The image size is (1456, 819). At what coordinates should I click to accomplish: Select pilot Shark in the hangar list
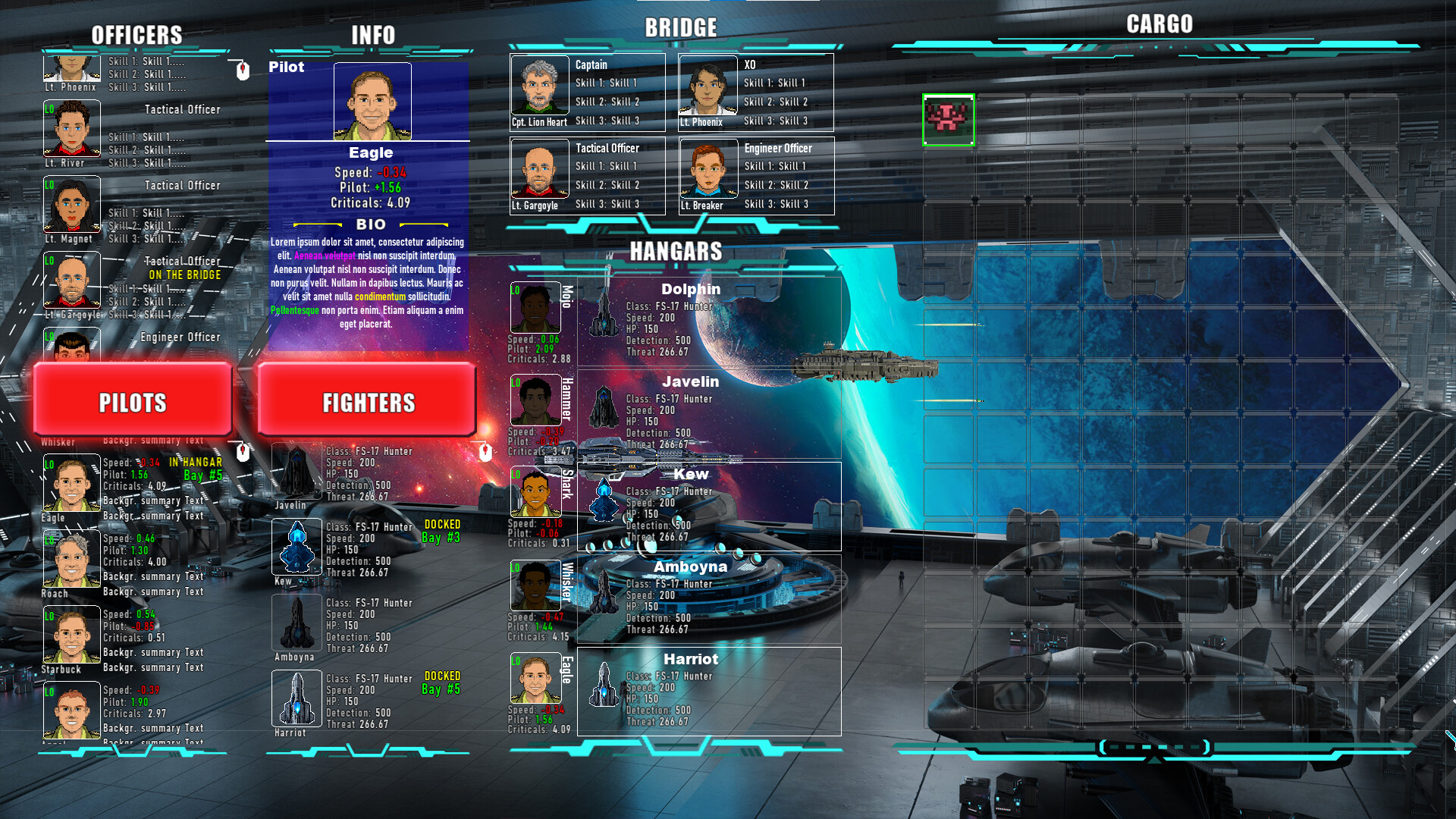coord(535,493)
